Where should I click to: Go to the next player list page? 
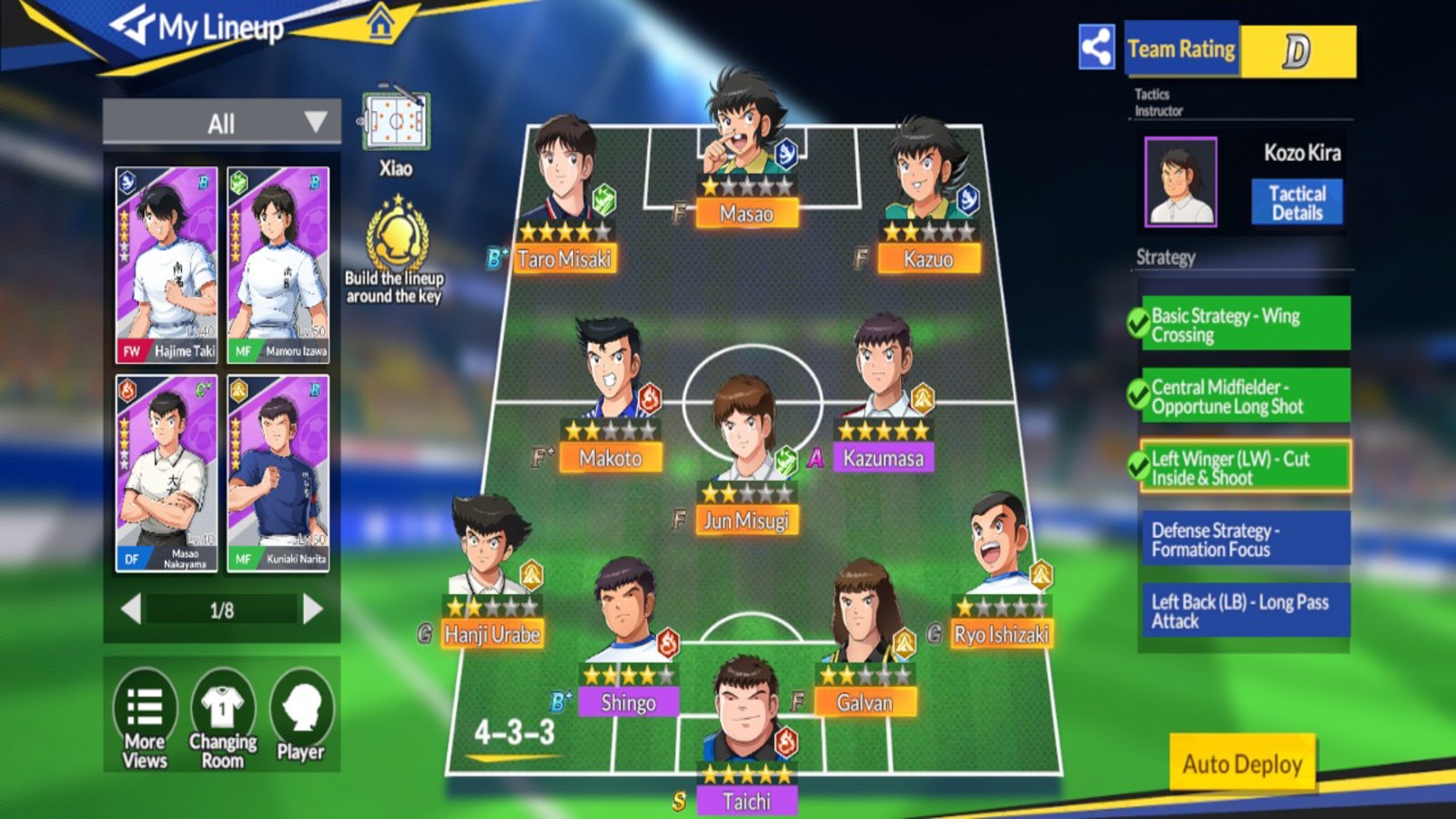312,609
